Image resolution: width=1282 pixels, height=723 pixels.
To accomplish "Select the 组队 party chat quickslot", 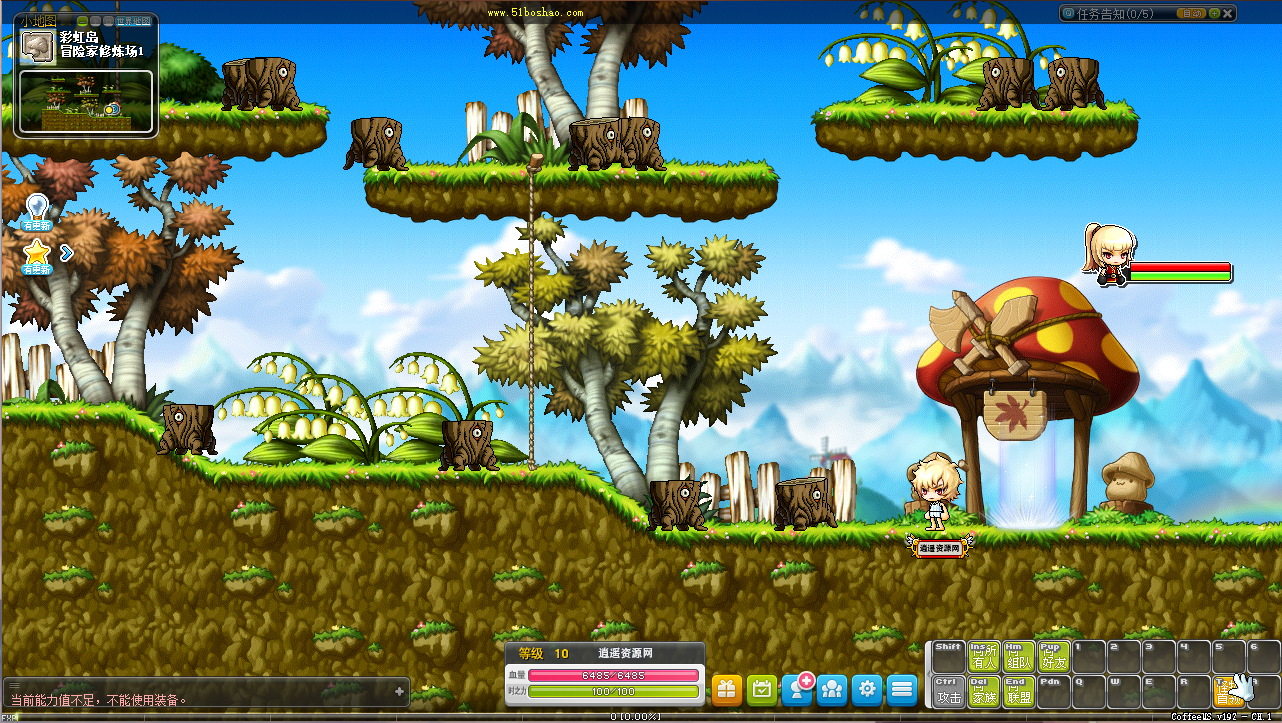I will coord(1019,657).
